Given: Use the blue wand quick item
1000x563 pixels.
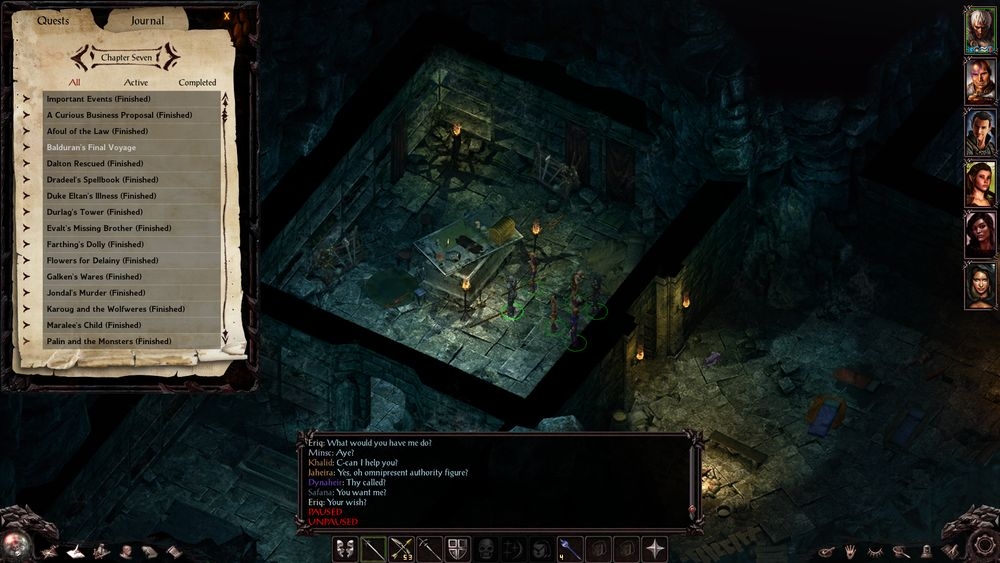Looking at the screenshot, I should click(x=568, y=548).
